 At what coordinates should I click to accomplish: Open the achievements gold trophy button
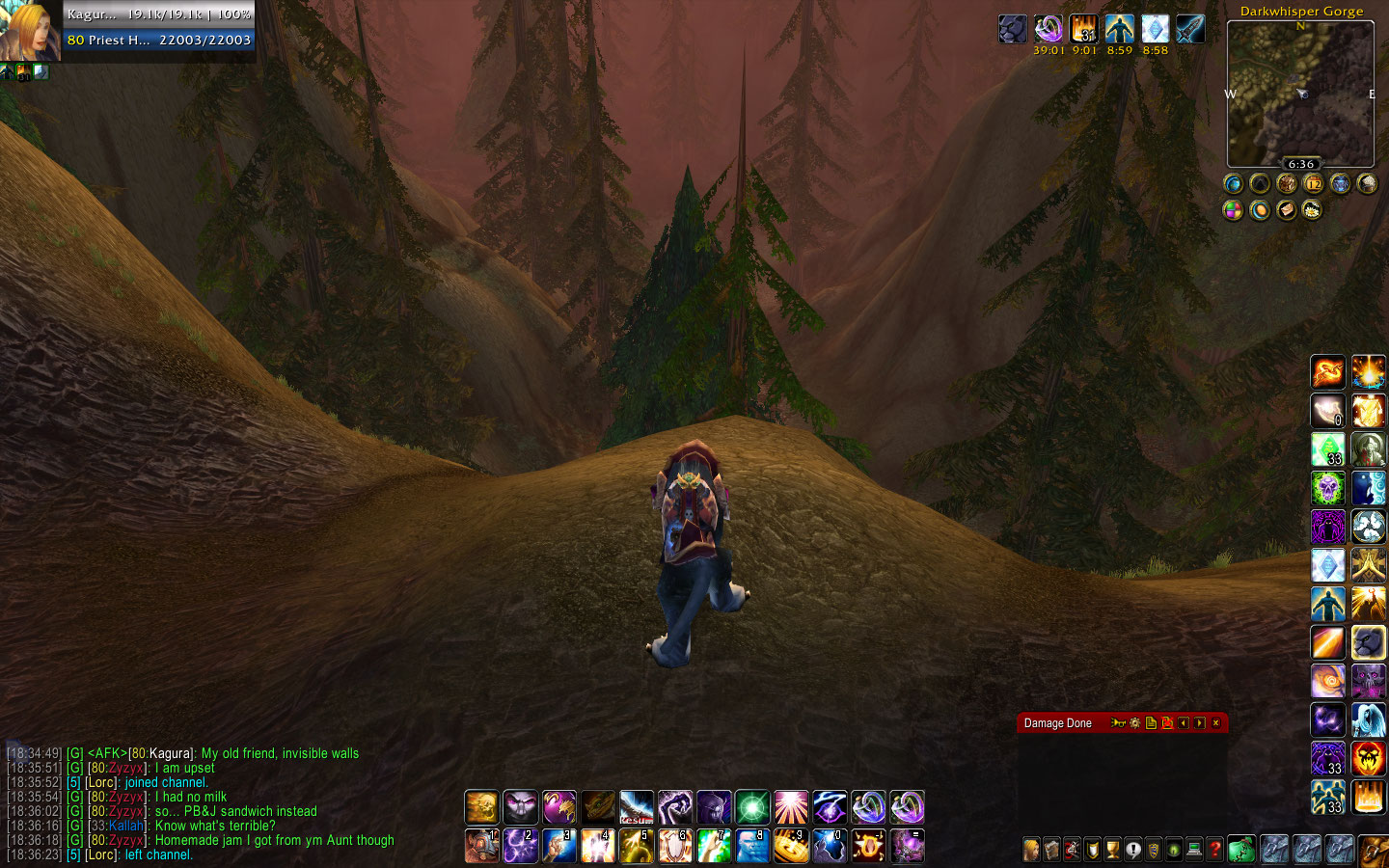(1112, 850)
